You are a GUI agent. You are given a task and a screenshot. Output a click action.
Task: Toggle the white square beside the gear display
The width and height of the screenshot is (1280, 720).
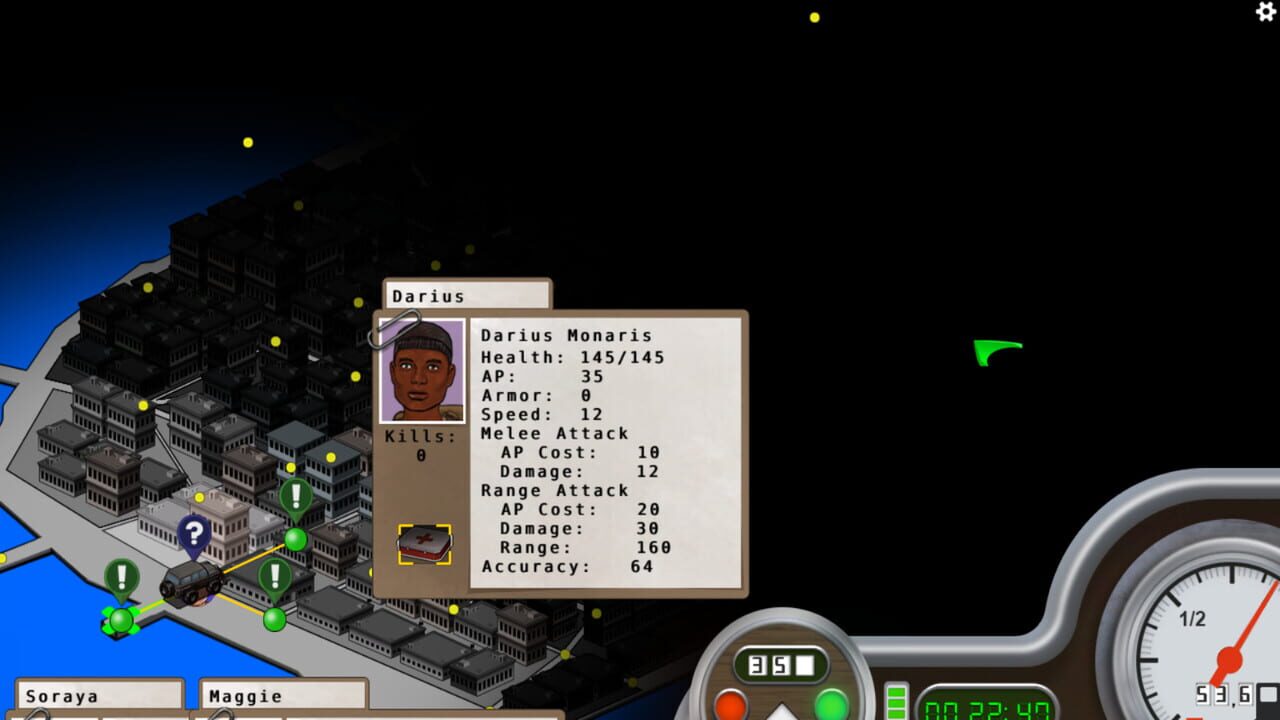point(805,664)
